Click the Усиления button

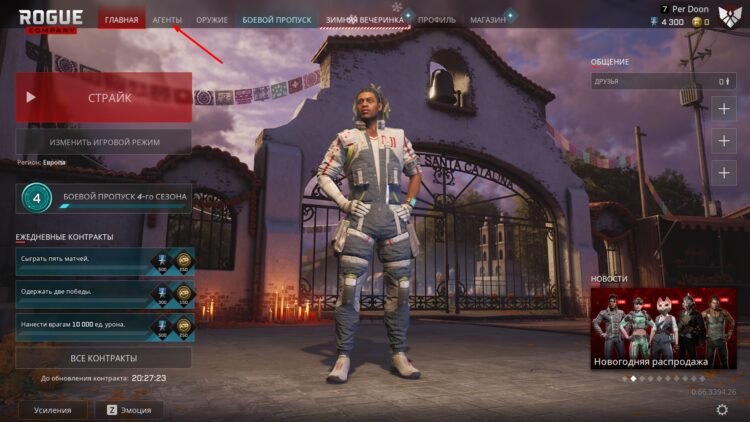click(x=52, y=410)
